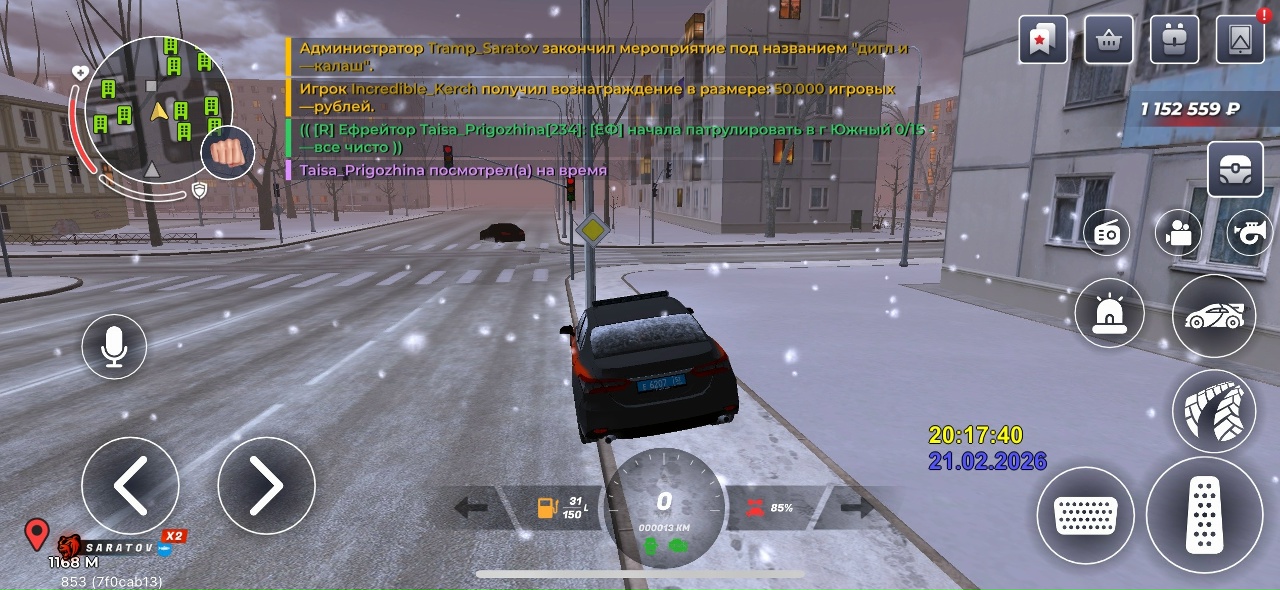The image size is (1280, 590).
Task: Turn on the car radio
Action: coord(1107,234)
